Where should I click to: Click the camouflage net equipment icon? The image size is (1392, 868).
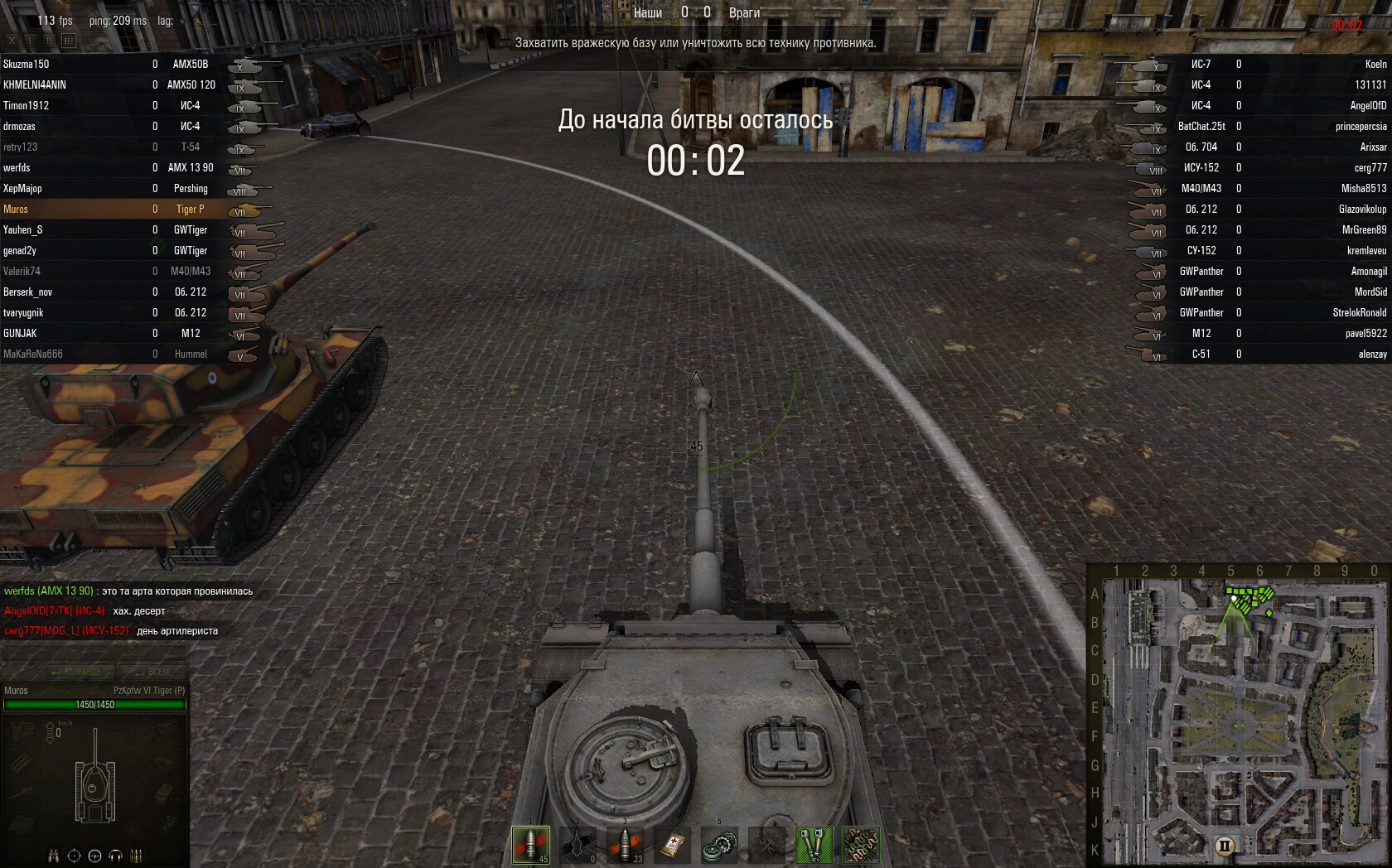pyautogui.click(x=861, y=845)
